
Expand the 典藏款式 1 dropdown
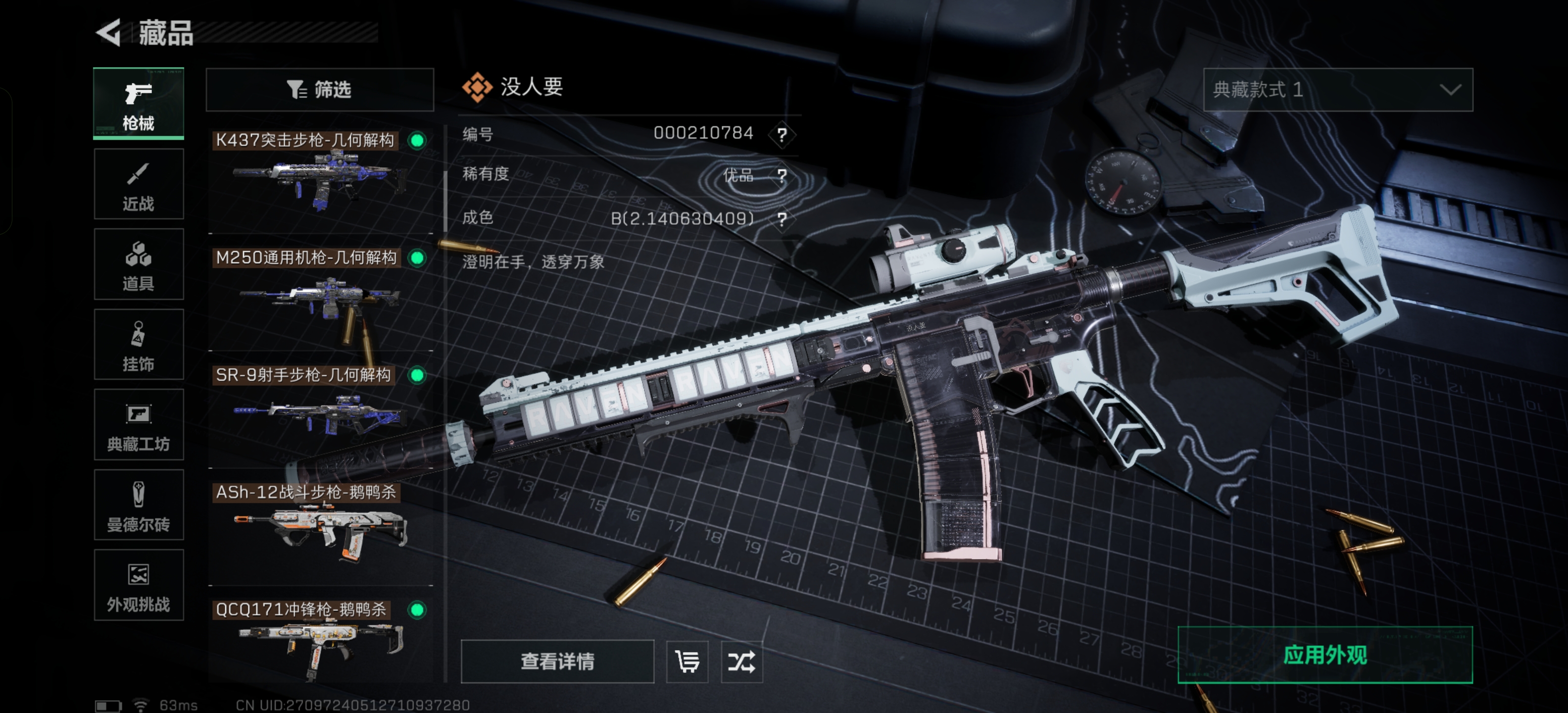tap(1337, 90)
